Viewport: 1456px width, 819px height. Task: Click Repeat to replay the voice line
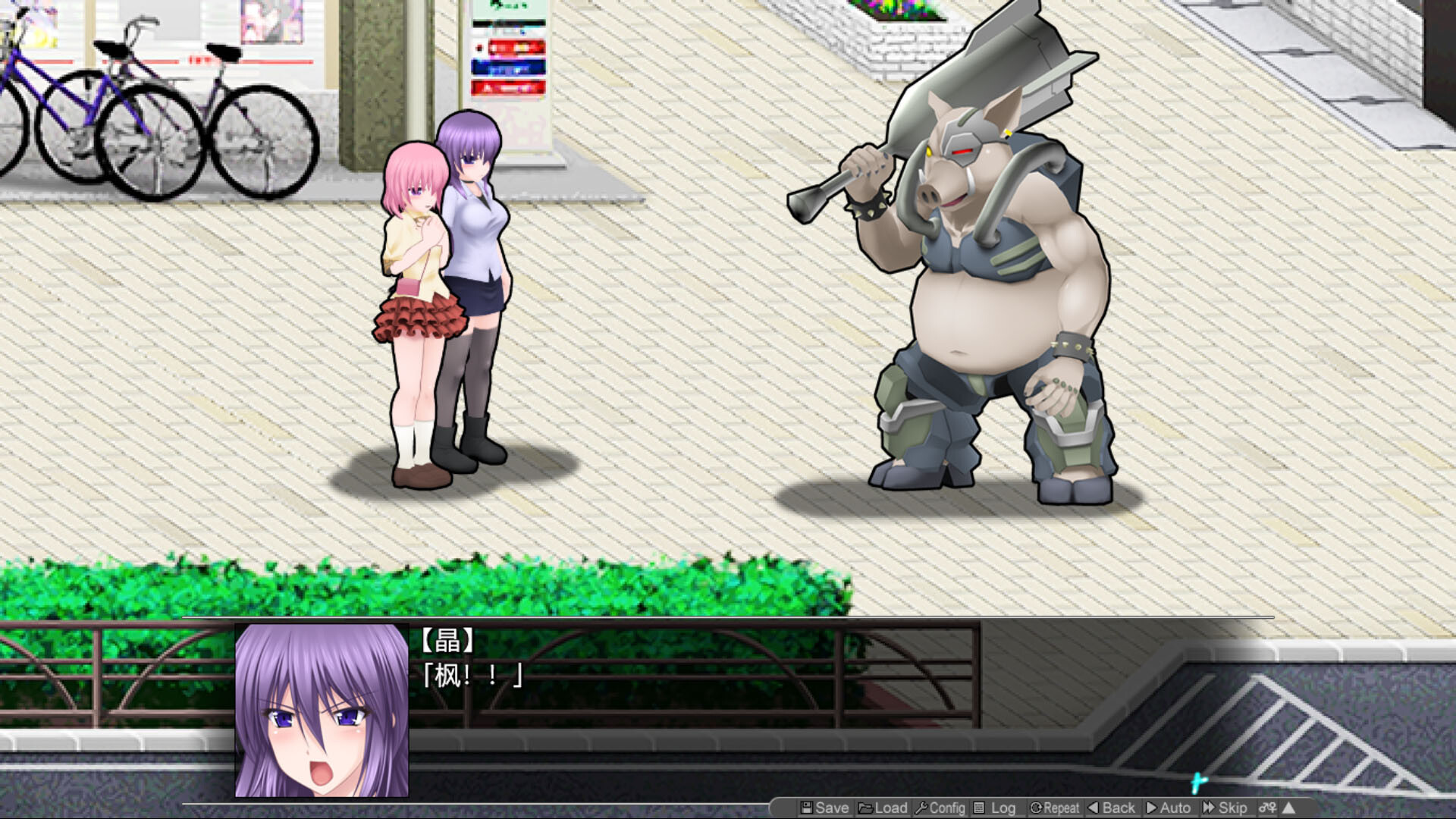click(1054, 808)
